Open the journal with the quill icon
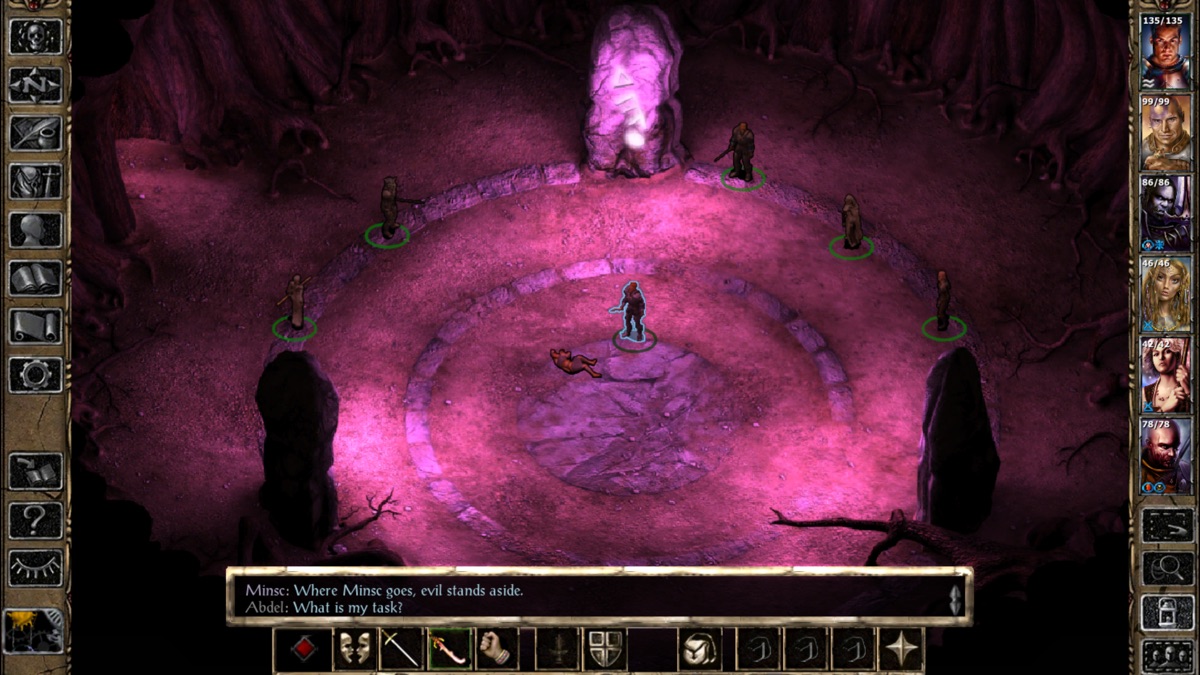Screen dimensions: 1200x675 [36, 133]
